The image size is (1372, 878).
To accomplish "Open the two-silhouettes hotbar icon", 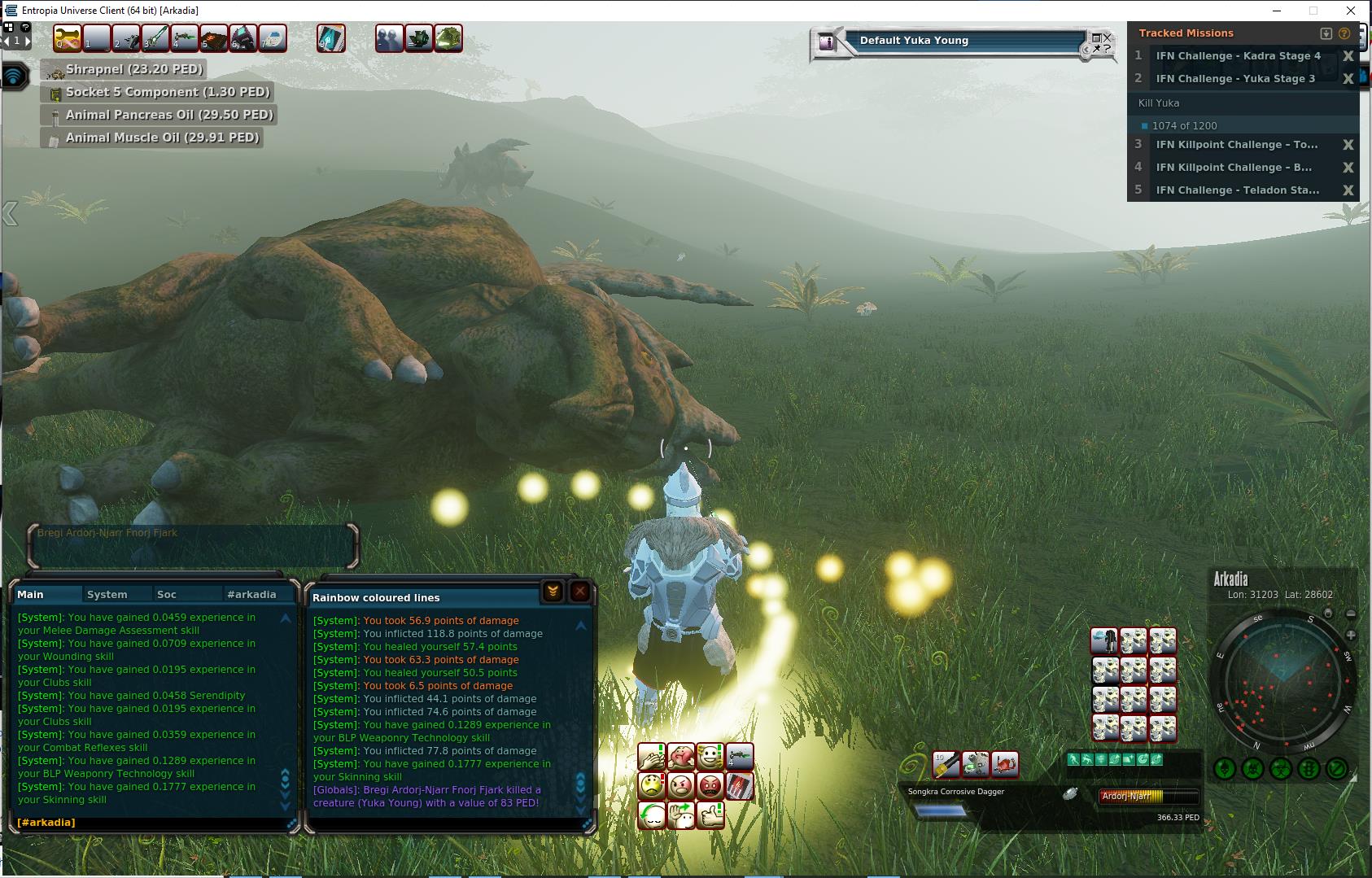I will 389,38.
